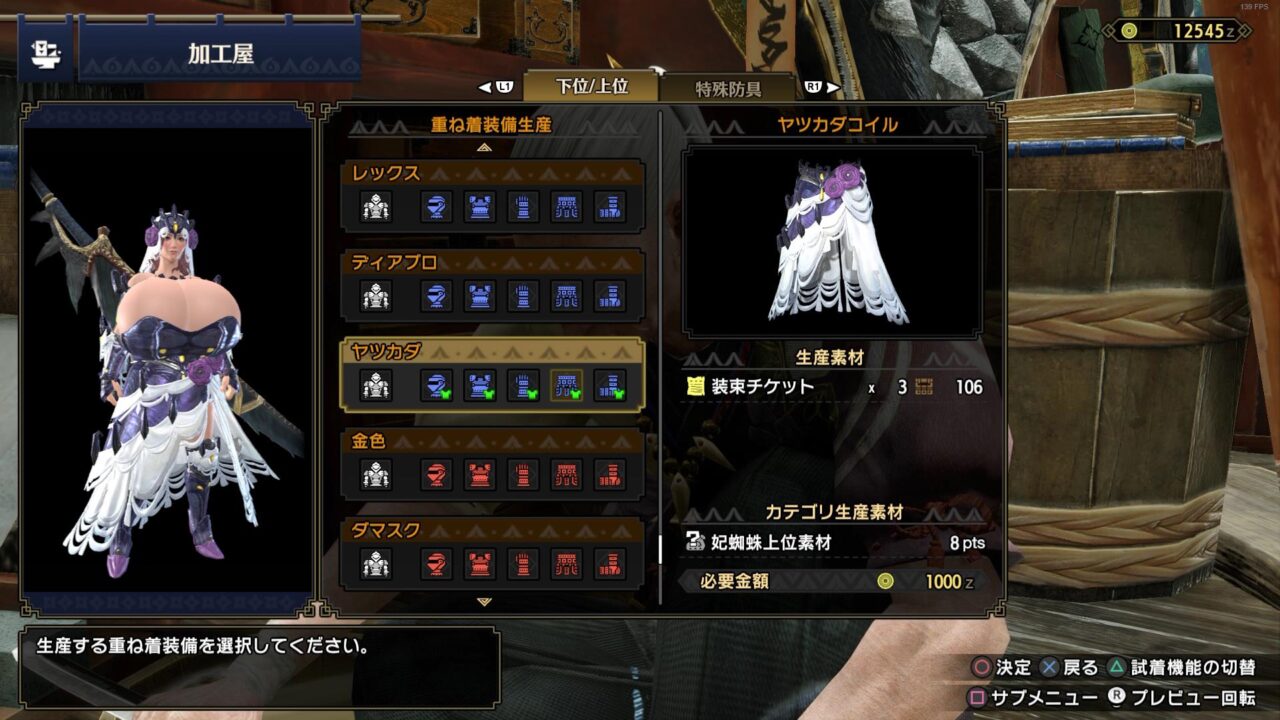Viewport: 1280px width, 720px height.
Task: Click the down arrow below the armor list
Action: click(485, 602)
